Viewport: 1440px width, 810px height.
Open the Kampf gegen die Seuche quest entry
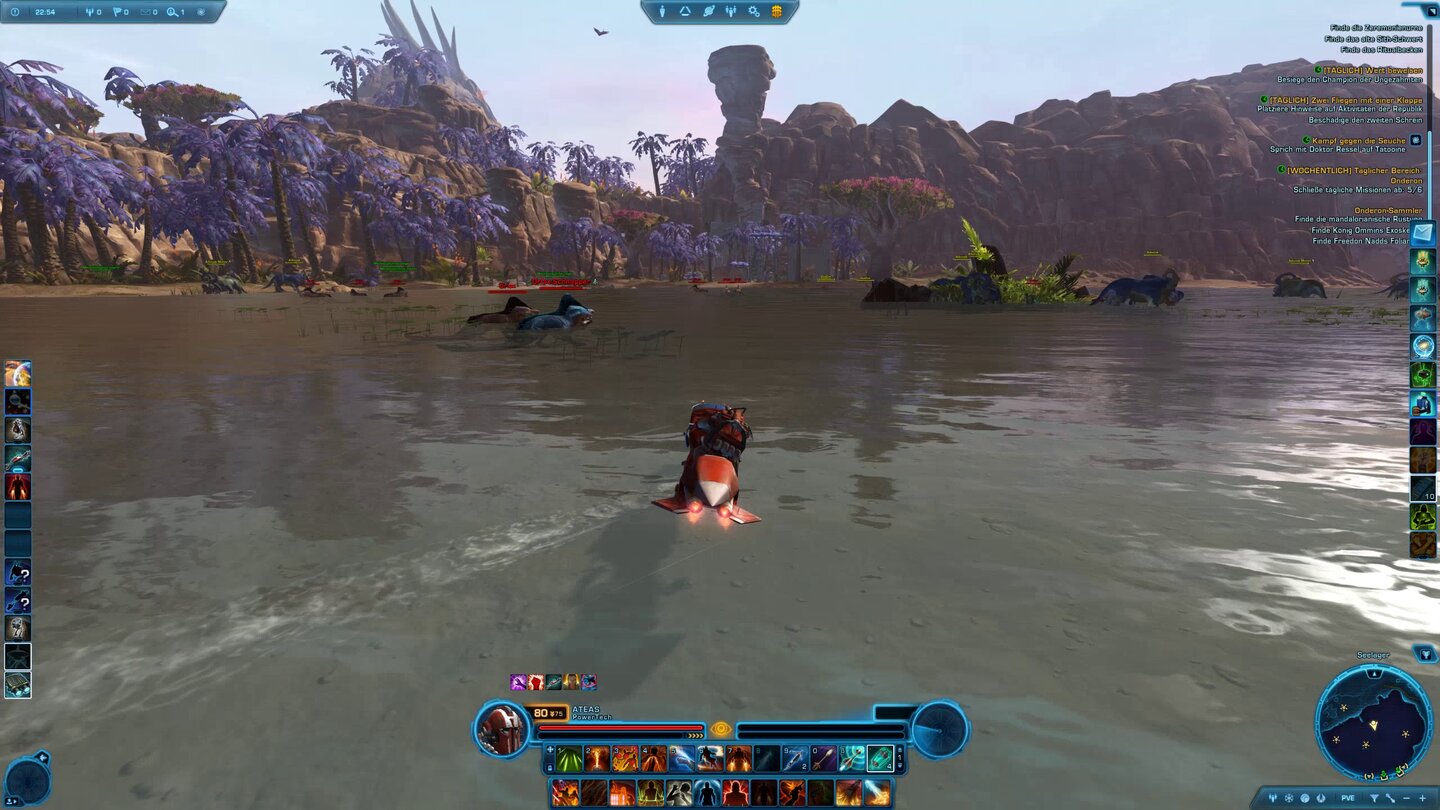[x=1358, y=141]
